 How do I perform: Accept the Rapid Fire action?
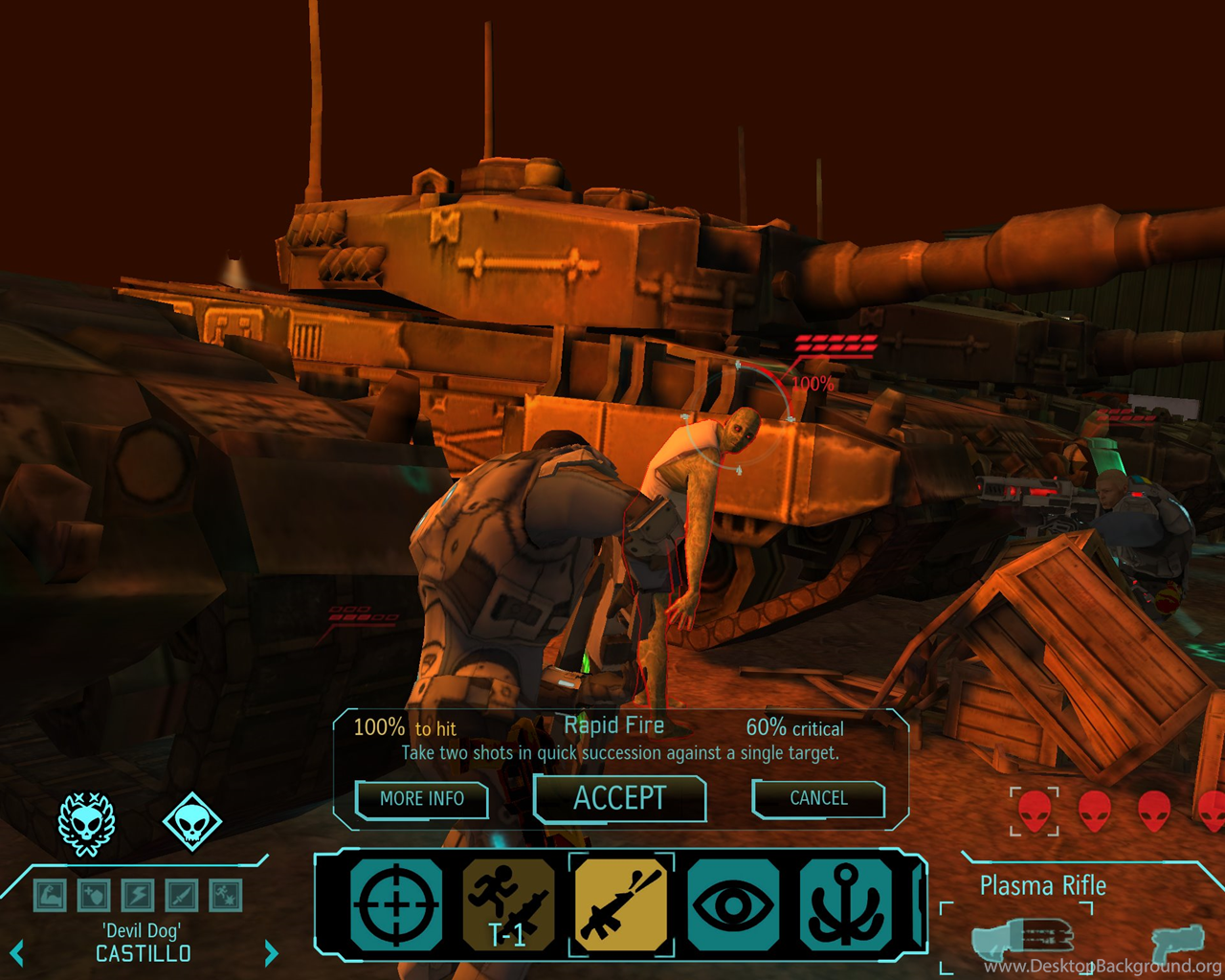tap(619, 798)
